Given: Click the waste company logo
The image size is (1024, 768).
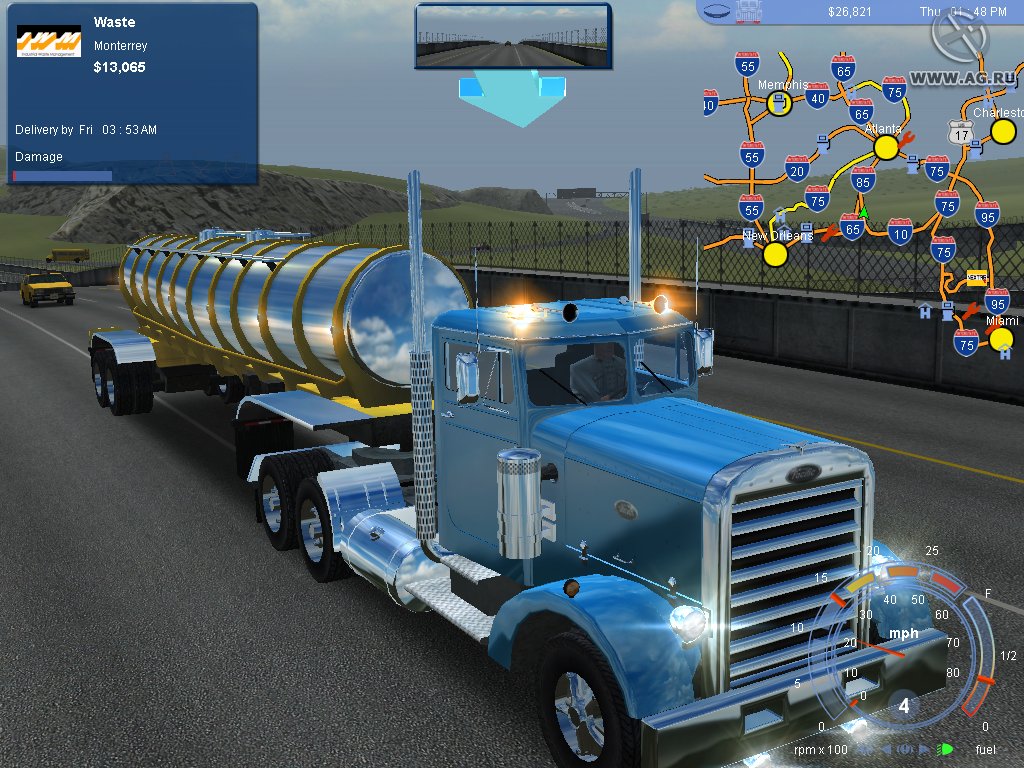Looking at the screenshot, I should click(49, 41).
